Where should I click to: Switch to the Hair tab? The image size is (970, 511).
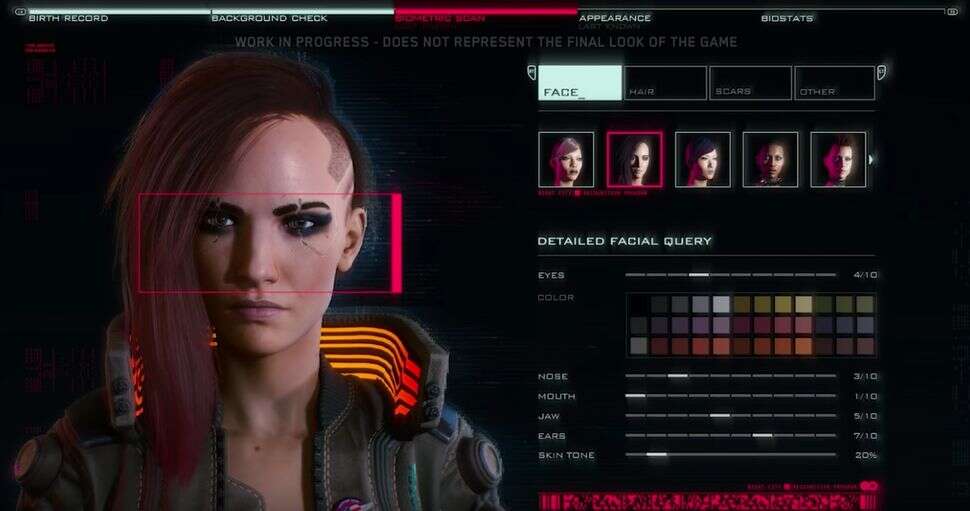click(x=666, y=83)
